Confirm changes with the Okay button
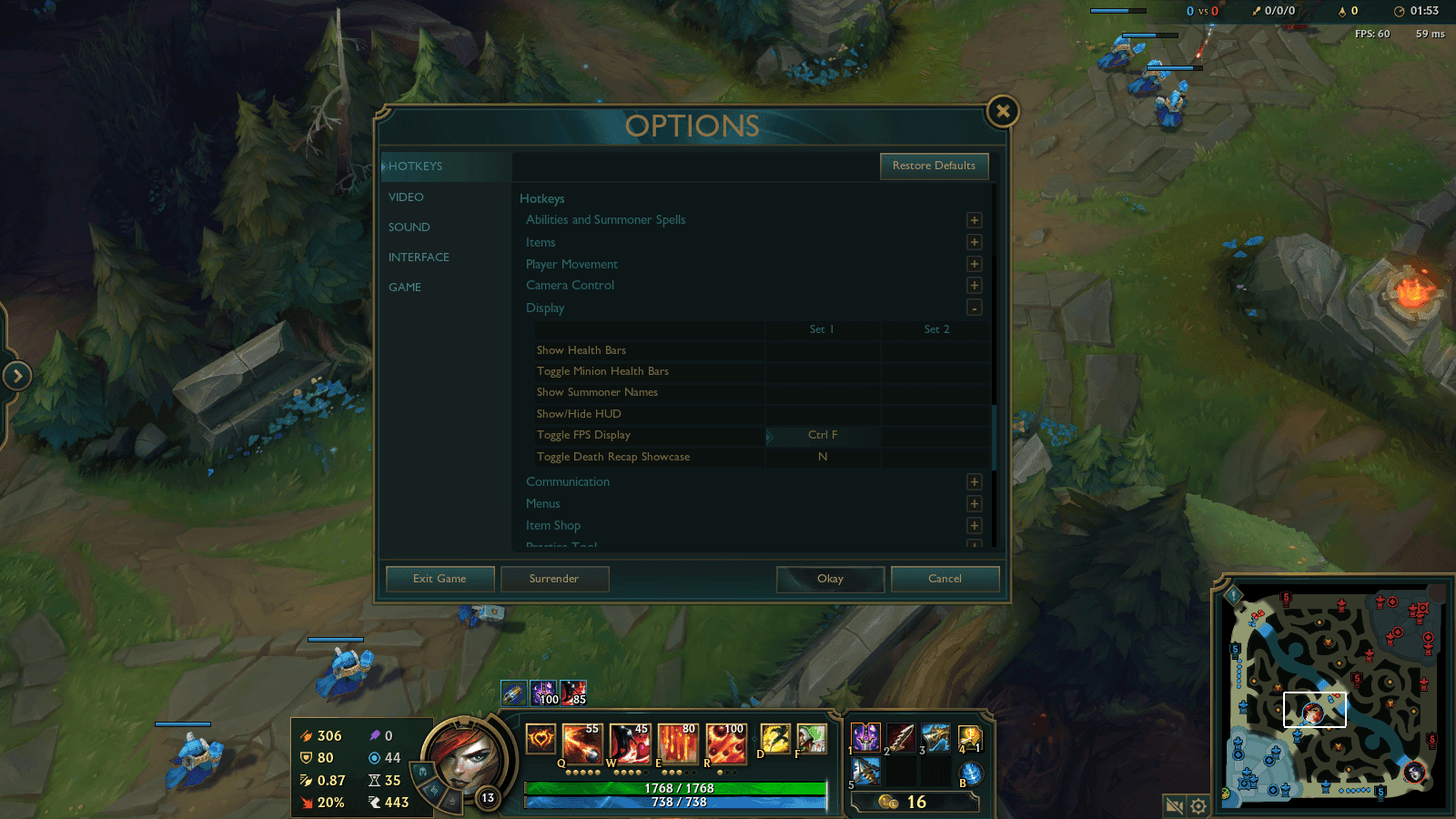 (830, 579)
